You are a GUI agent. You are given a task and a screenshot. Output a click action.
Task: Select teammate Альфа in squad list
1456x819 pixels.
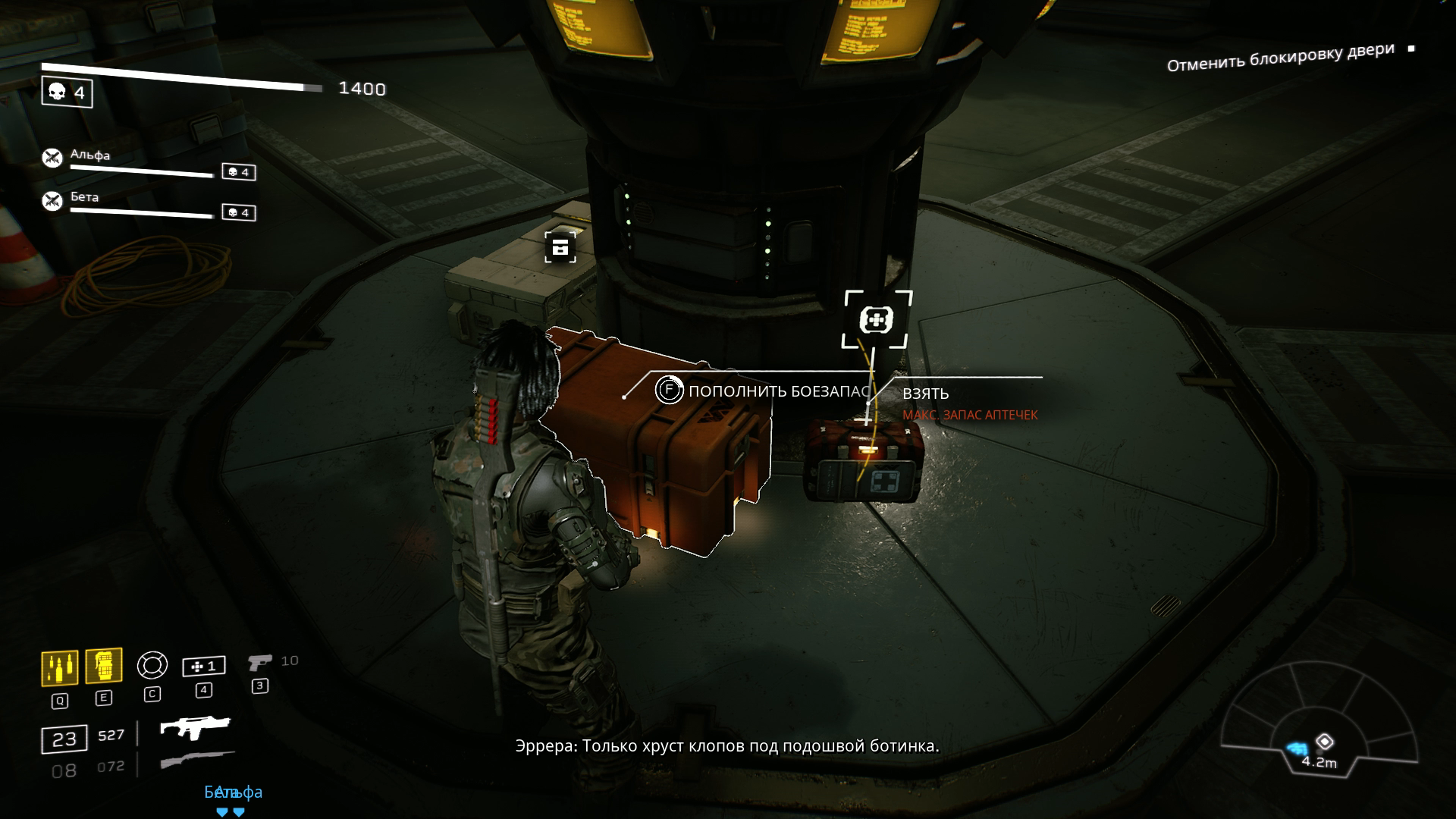pos(90,155)
